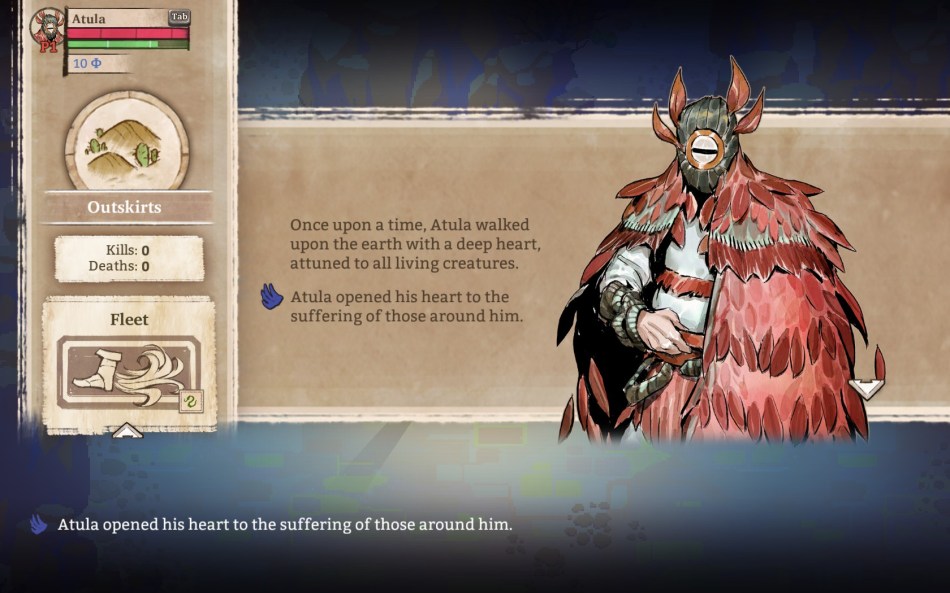Advance dialogue with the down arrow
The width and height of the screenshot is (950, 593).
coord(865,388)
